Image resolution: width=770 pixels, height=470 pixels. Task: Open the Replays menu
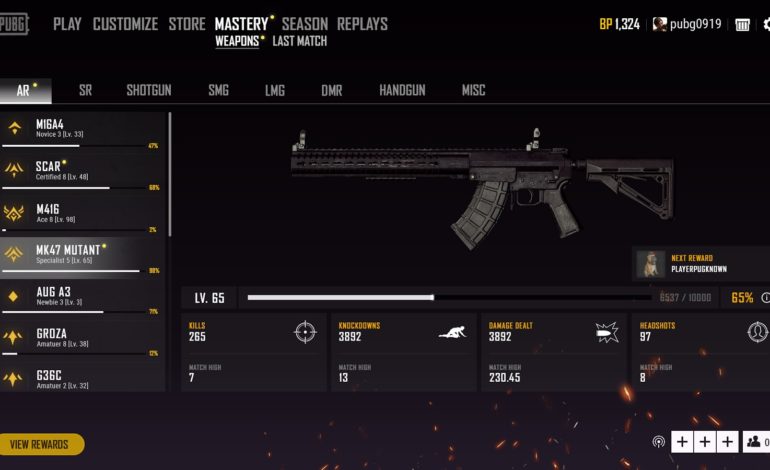[x=362, y=24]
